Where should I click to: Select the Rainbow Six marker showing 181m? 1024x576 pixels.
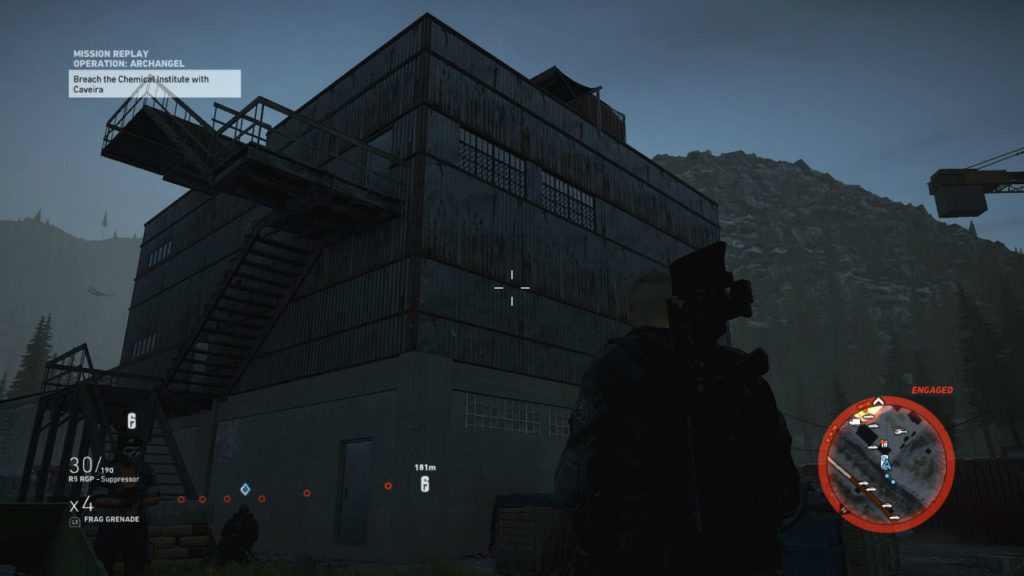[x=424, y=485]
